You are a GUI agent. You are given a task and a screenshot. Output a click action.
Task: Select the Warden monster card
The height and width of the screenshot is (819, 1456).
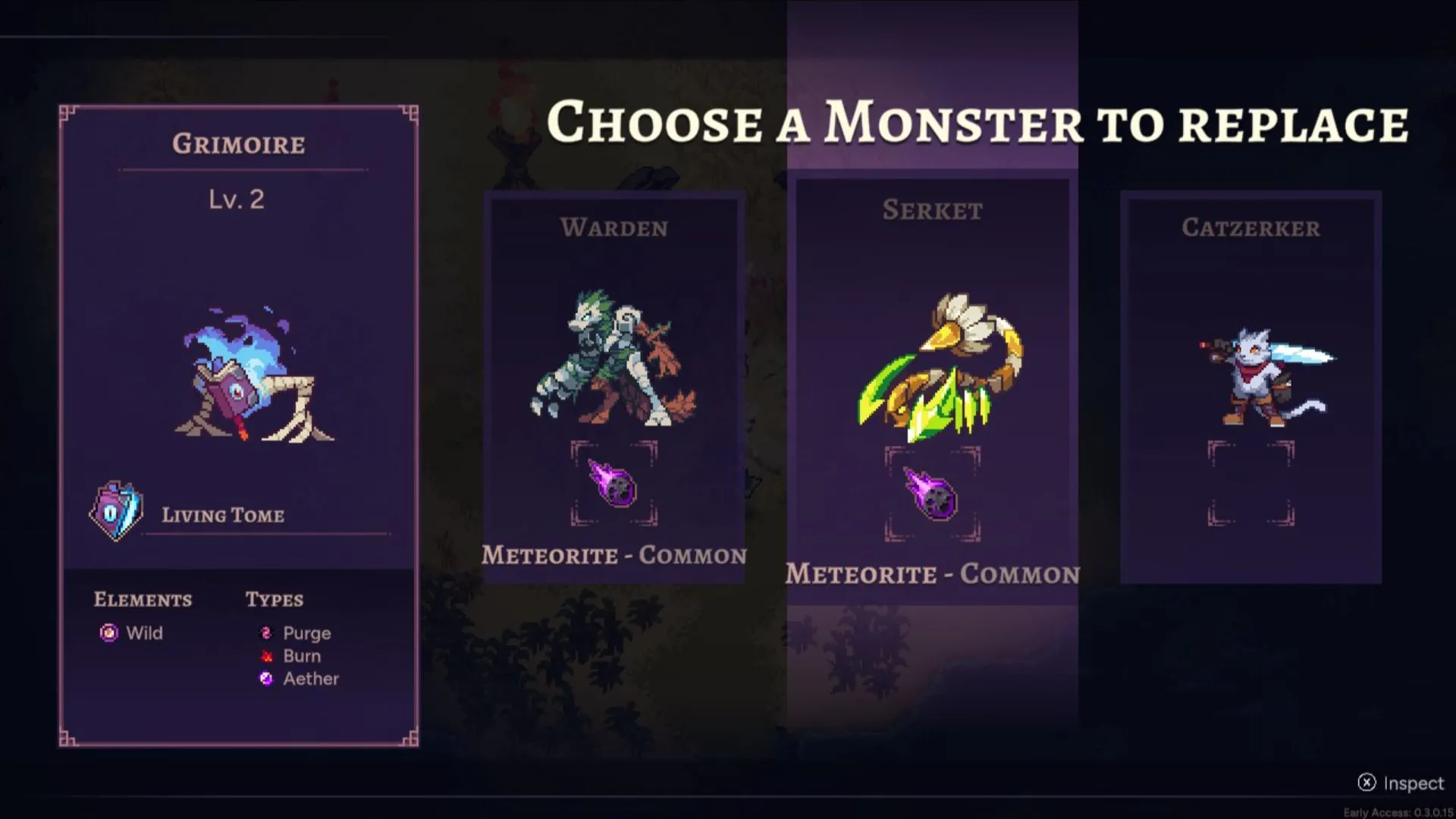point(615,387)
